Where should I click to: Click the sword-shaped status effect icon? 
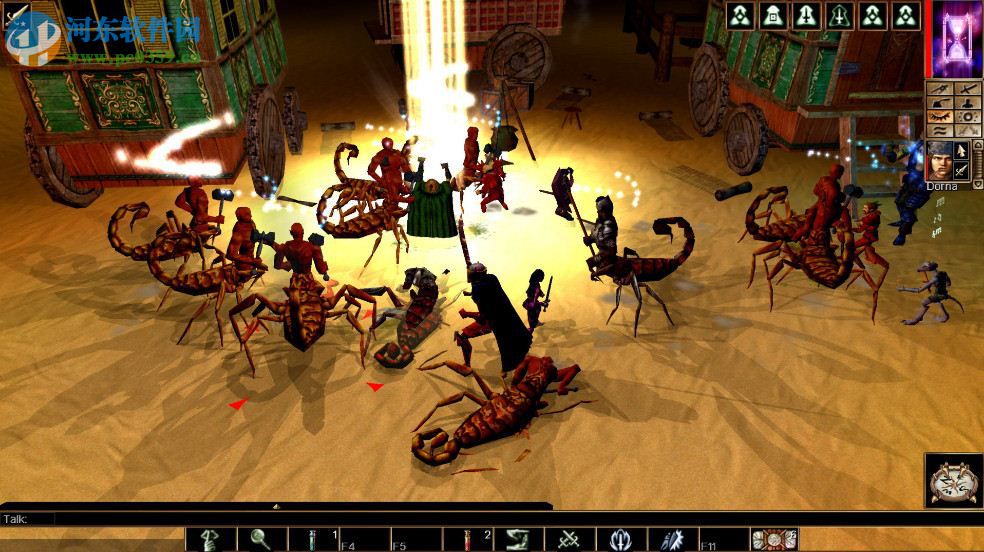tap(806, 15)
